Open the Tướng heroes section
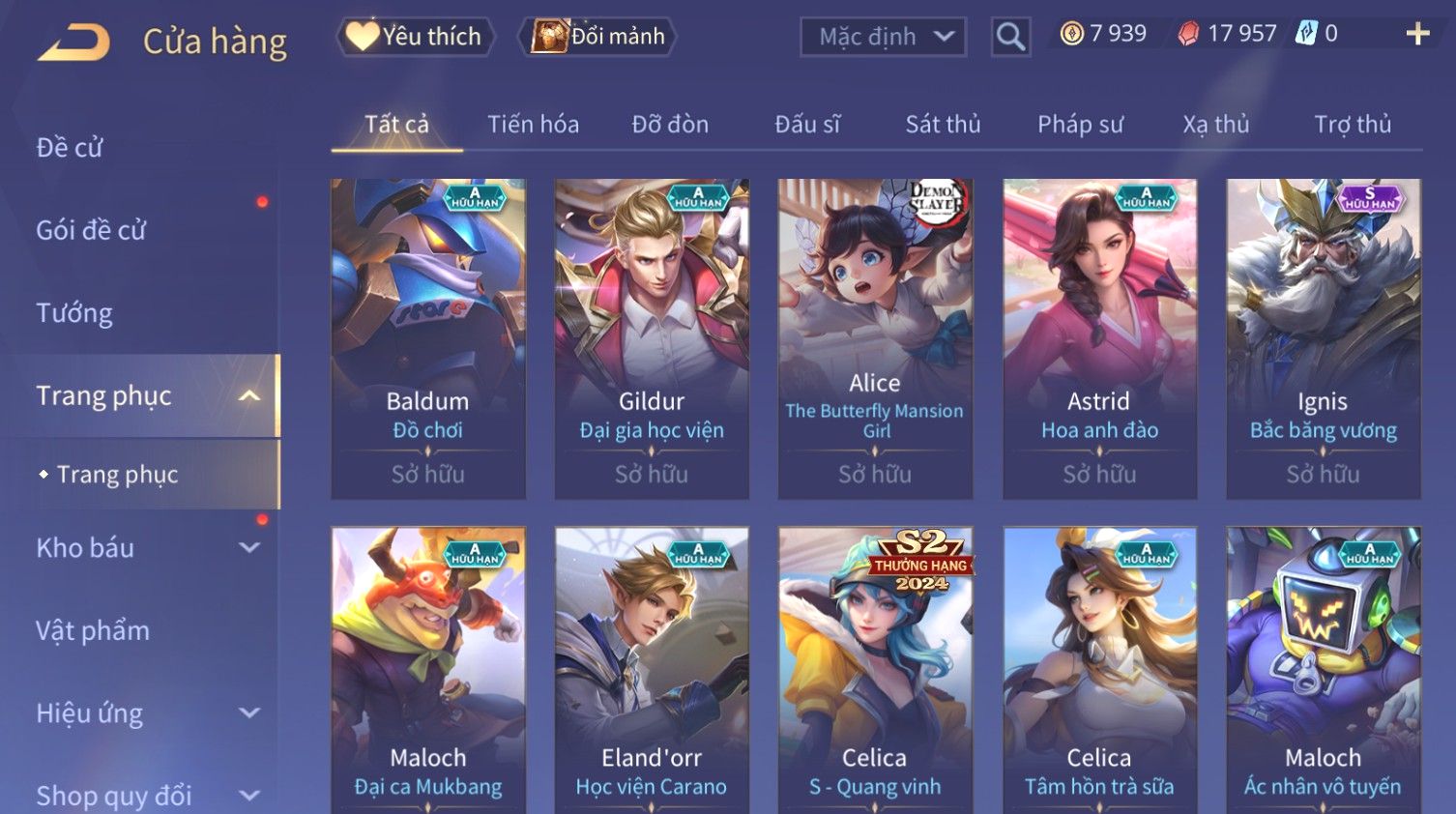 coord(74,313)
